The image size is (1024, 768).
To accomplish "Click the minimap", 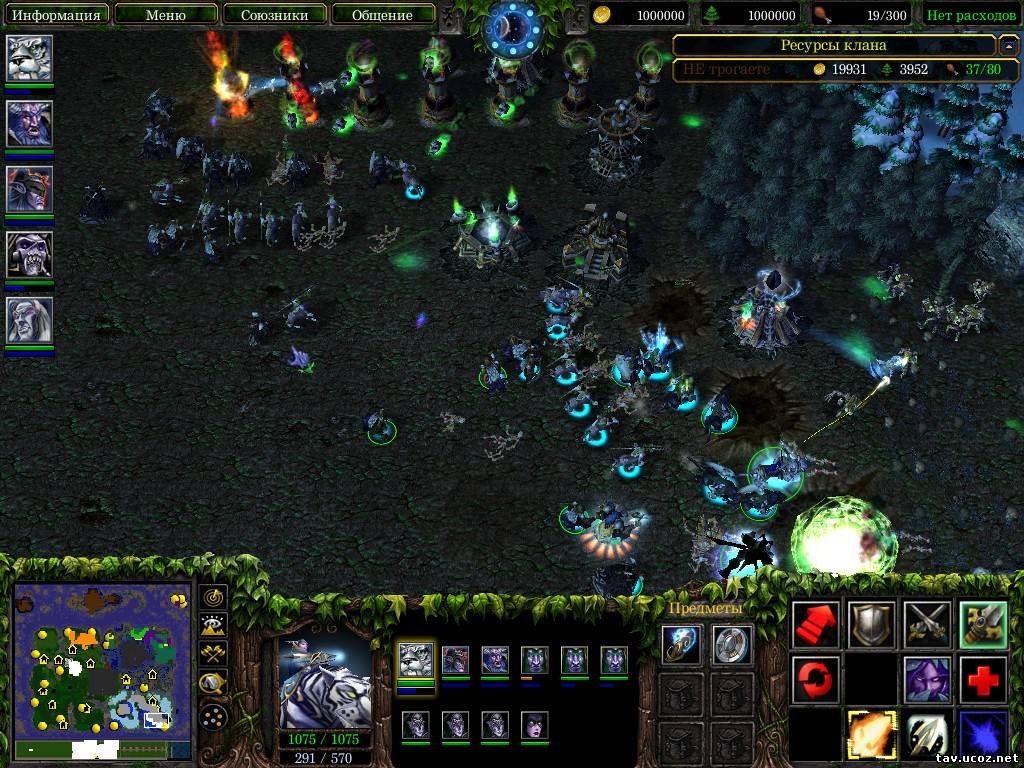I will (x=101, y=660).
